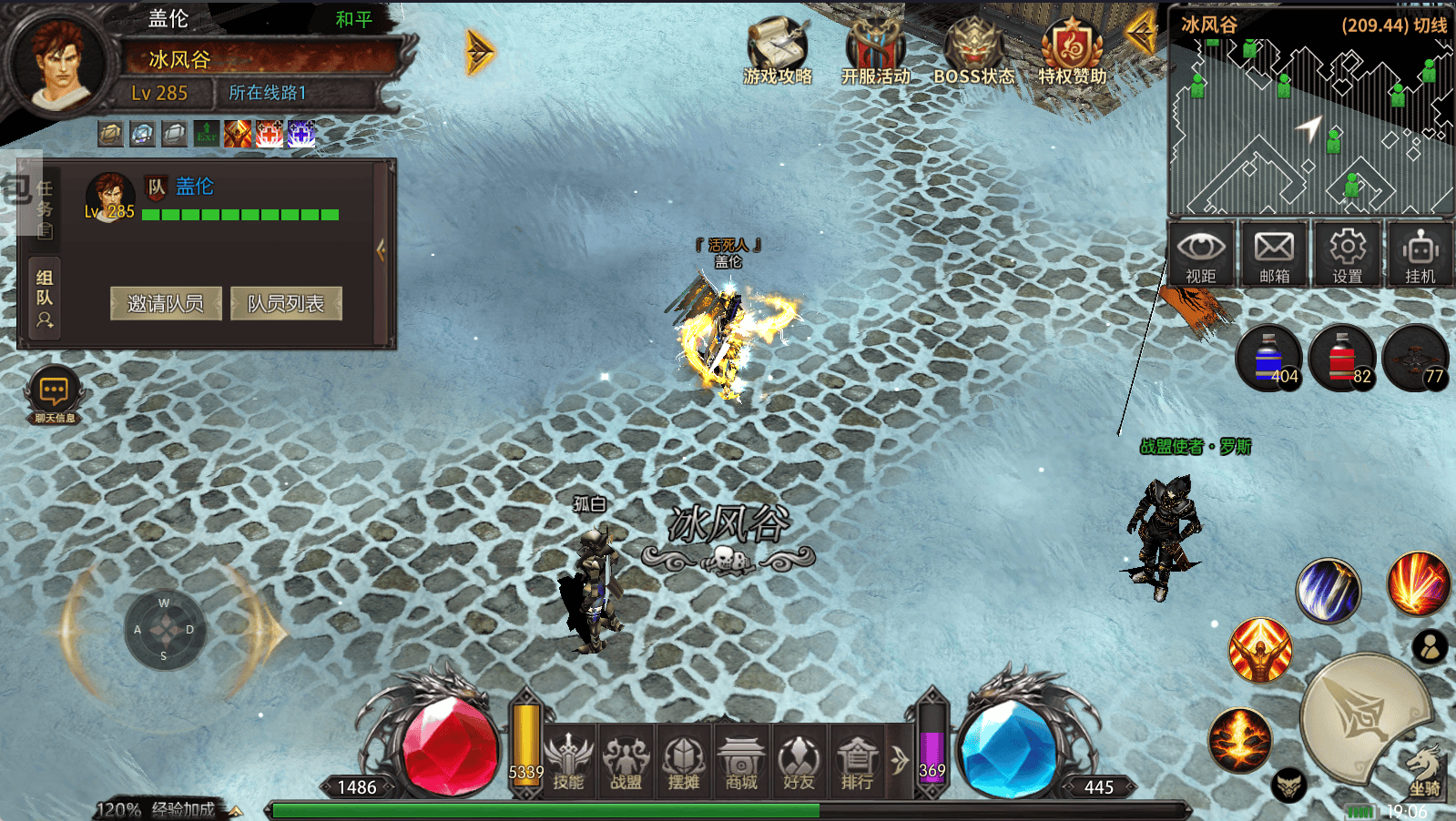
Task: Open the 邮箱 mailbox
Action: (x=1274, y=254)
